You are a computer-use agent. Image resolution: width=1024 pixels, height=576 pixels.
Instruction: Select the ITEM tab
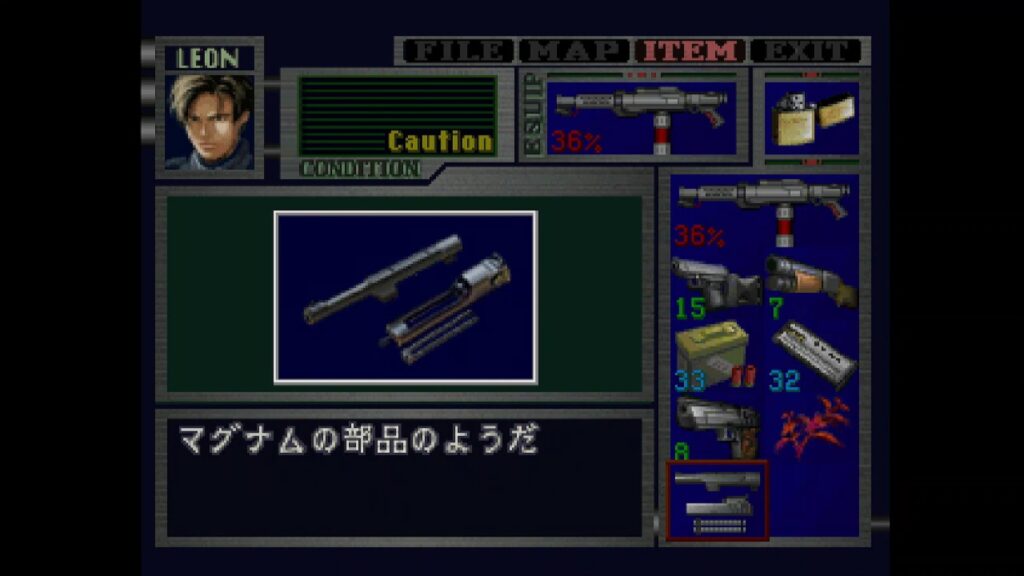point(692,51)
